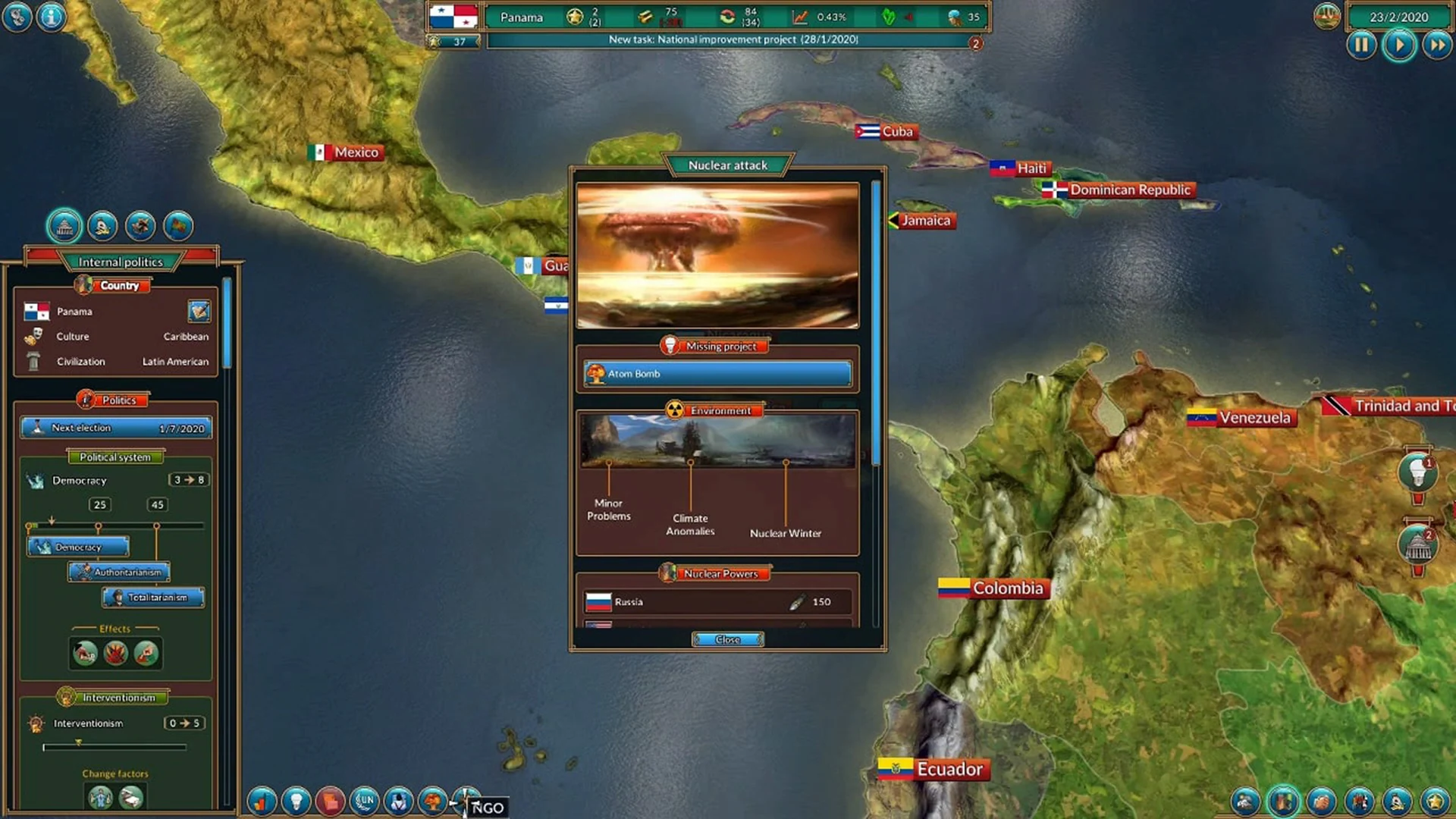Open the statistics graph tool
This screenshot has width=1456, height=819.
(x=262, y=800)
